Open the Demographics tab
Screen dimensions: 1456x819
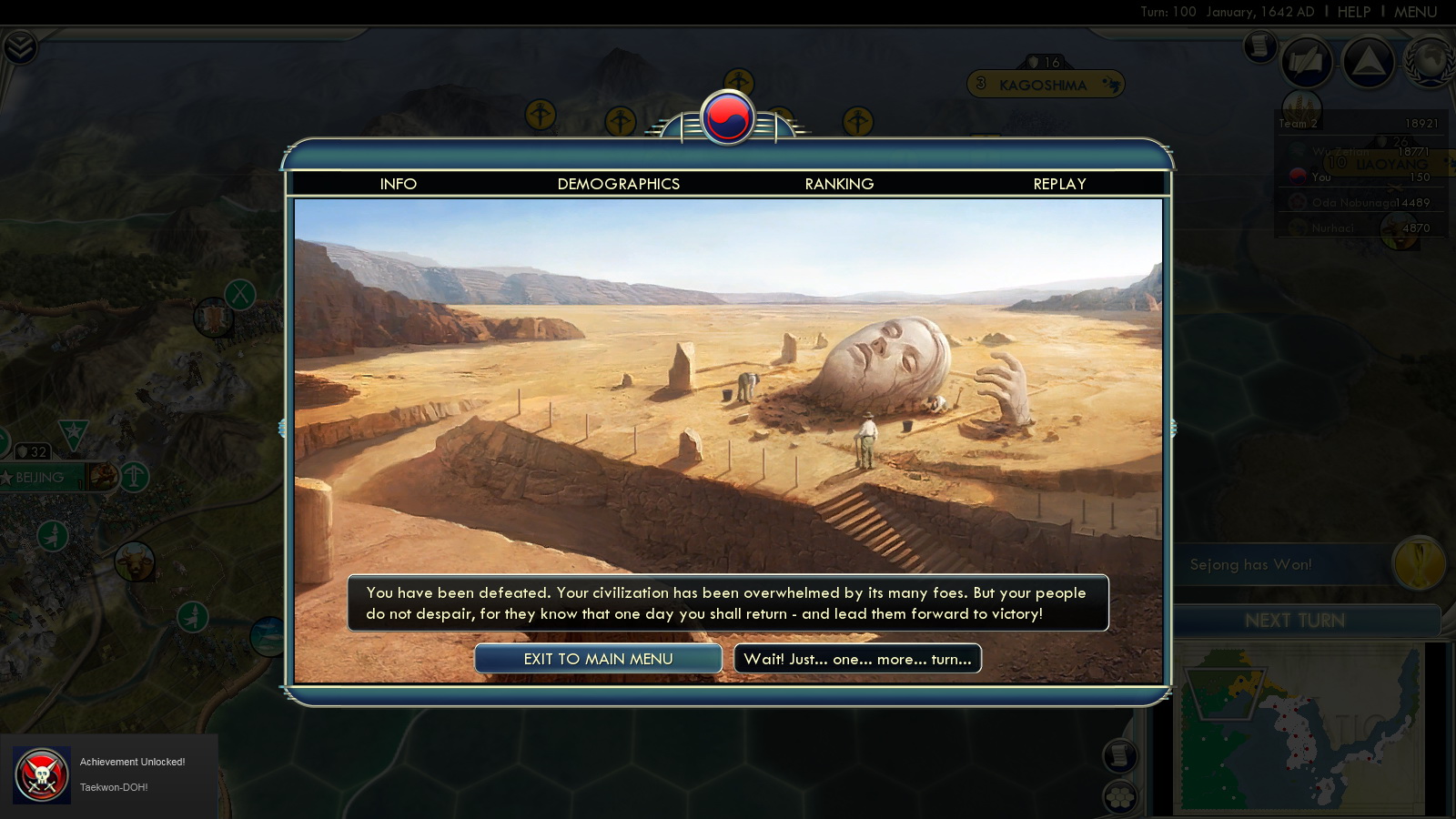(619, 184)
